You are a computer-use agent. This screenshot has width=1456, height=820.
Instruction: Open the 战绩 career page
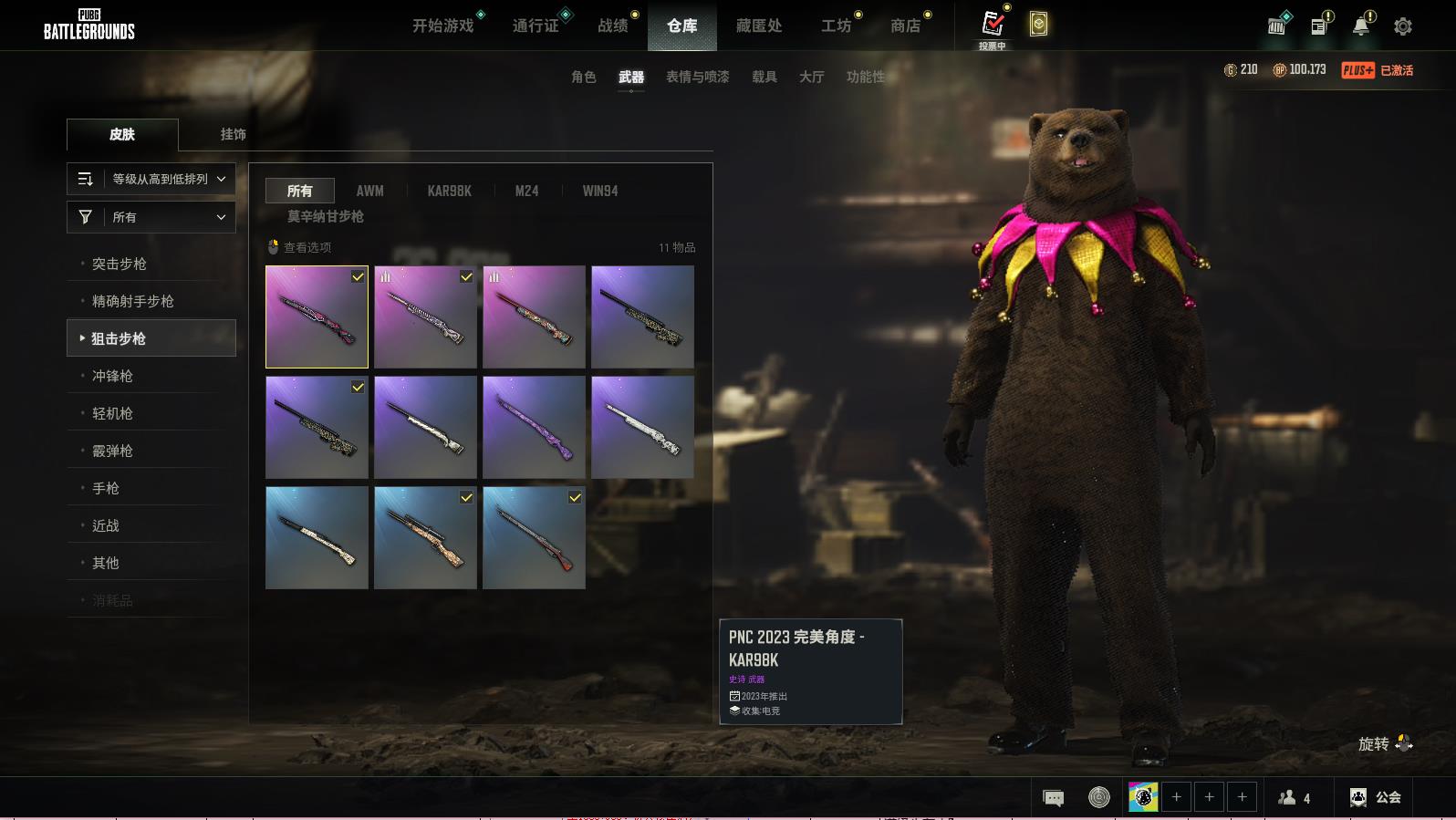click(613, 26)
